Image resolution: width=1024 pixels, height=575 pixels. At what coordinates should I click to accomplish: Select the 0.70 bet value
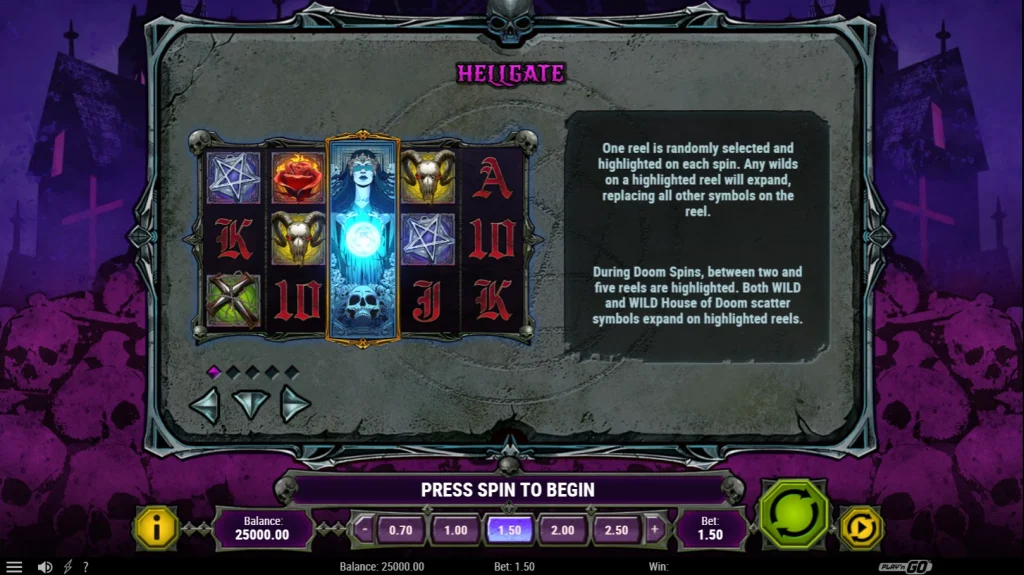click(x=401, y=530)
